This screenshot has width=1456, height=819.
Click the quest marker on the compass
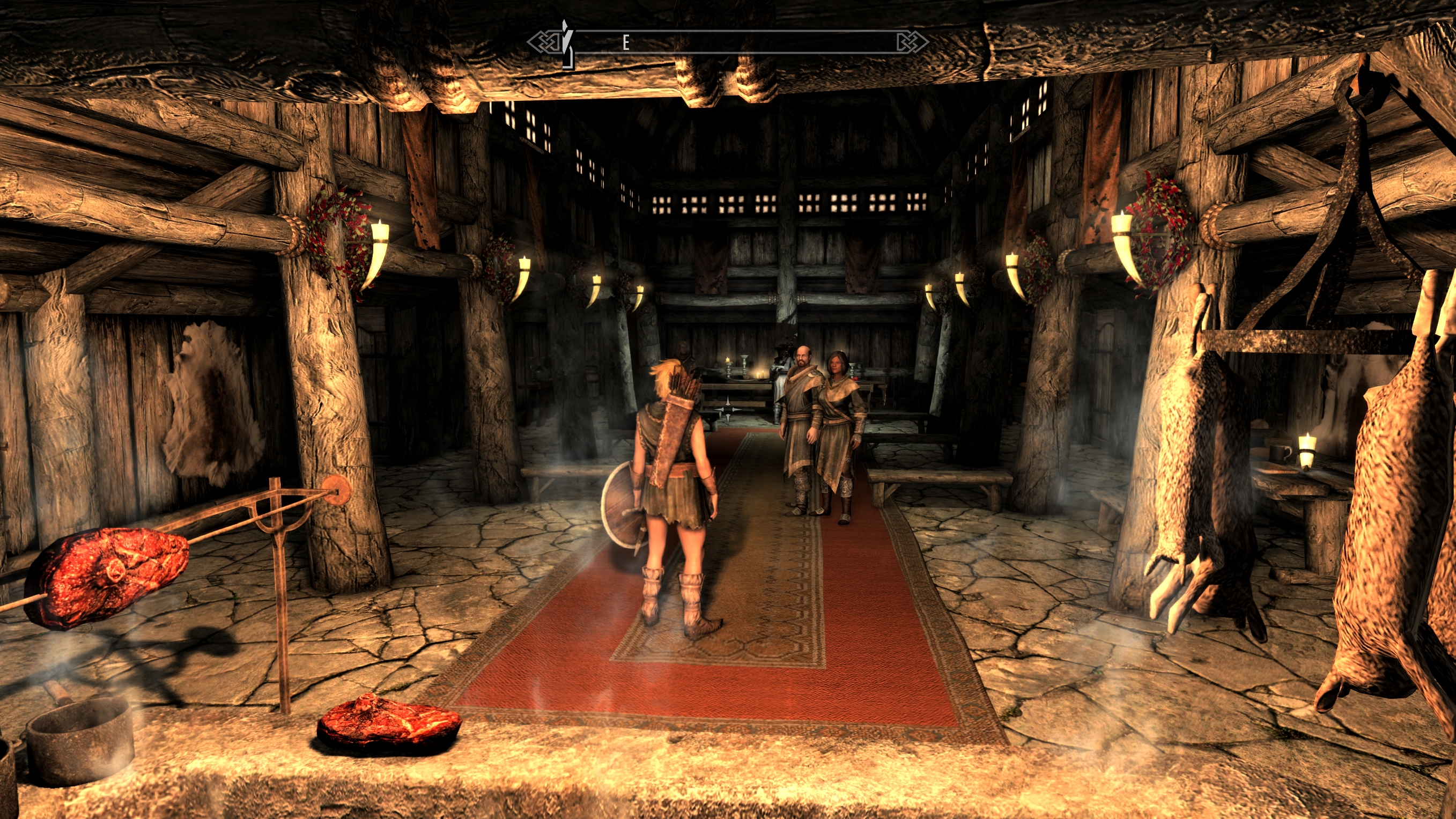click(x=567, y=43)
